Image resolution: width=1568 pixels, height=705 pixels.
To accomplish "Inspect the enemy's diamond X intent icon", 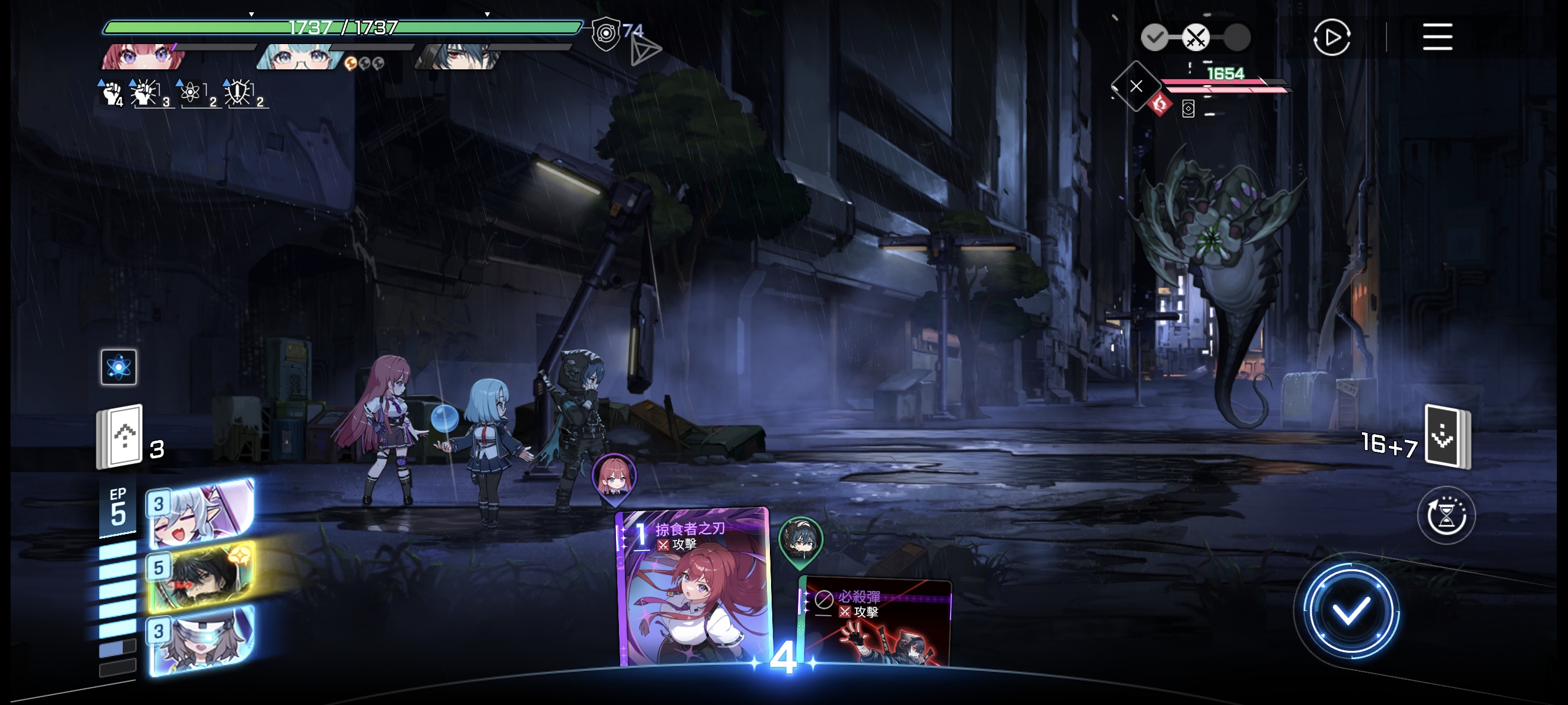I will (1135, 86).
